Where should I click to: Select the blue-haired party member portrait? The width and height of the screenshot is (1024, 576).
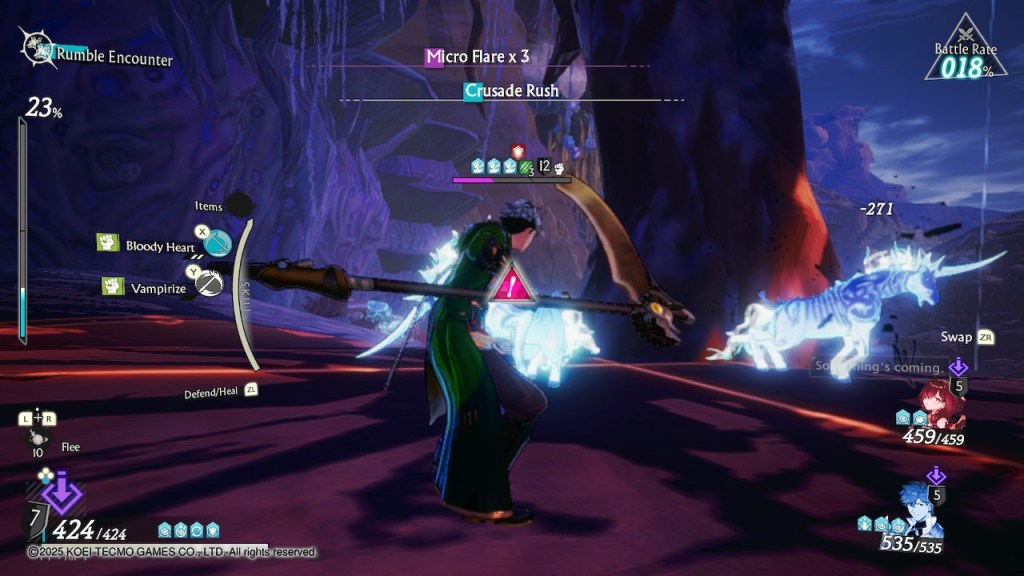click(x=920, y=511)
